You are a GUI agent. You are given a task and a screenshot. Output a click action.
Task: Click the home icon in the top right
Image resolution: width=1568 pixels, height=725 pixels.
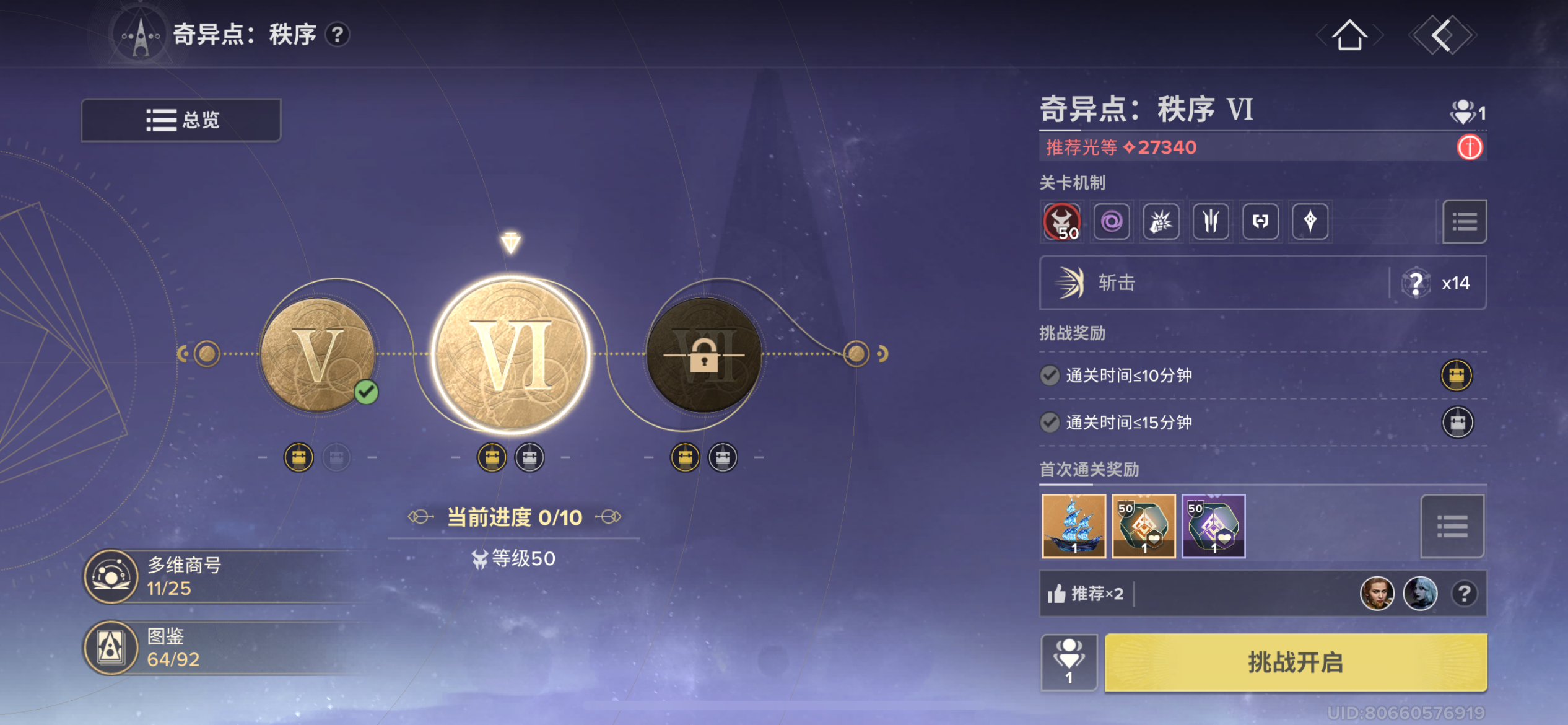tap(1349, 35)
